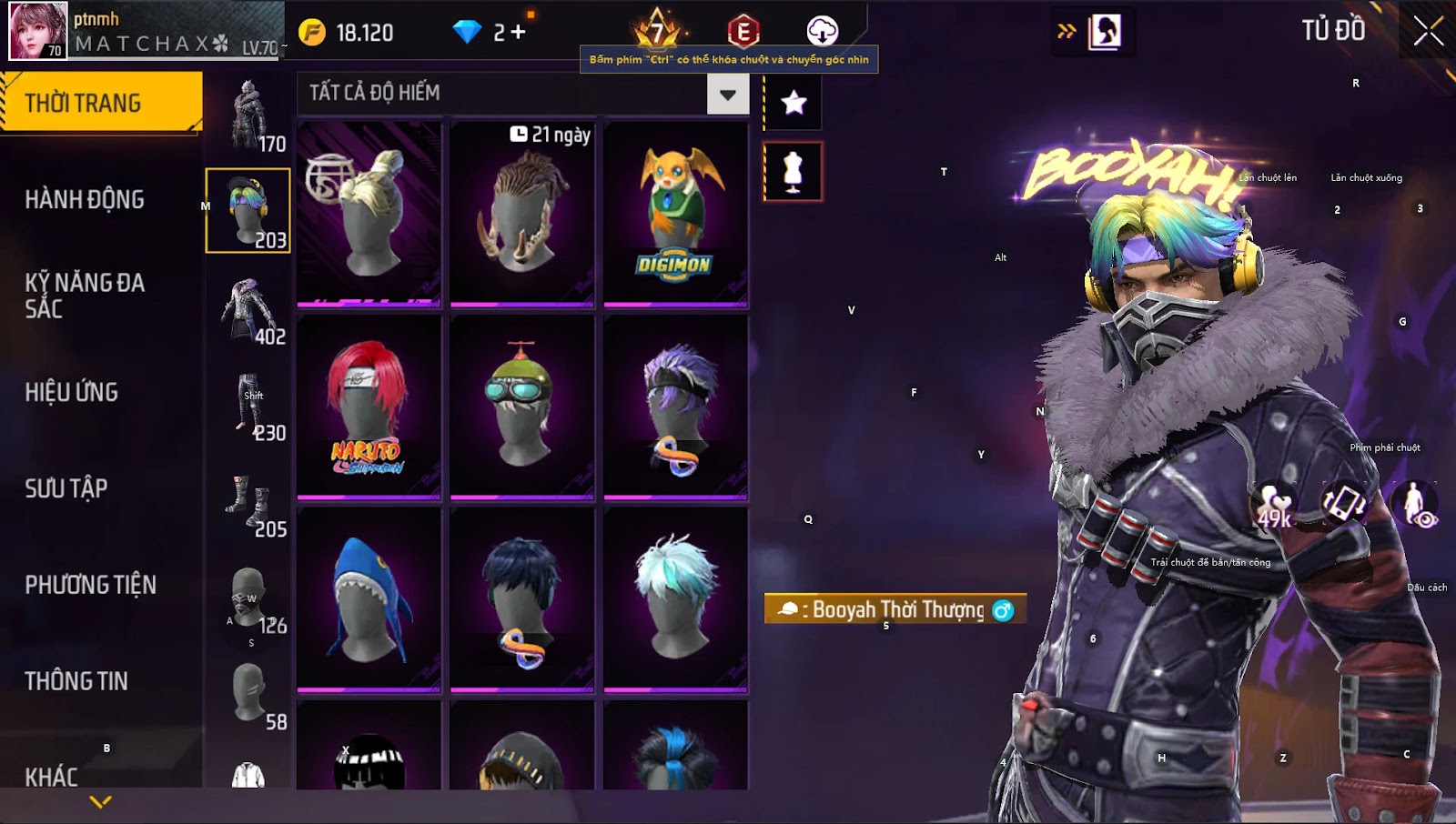This screenshot has height=824, width=1456.
Task: Select the Phương Tiện category
Action: pos(91,585)
